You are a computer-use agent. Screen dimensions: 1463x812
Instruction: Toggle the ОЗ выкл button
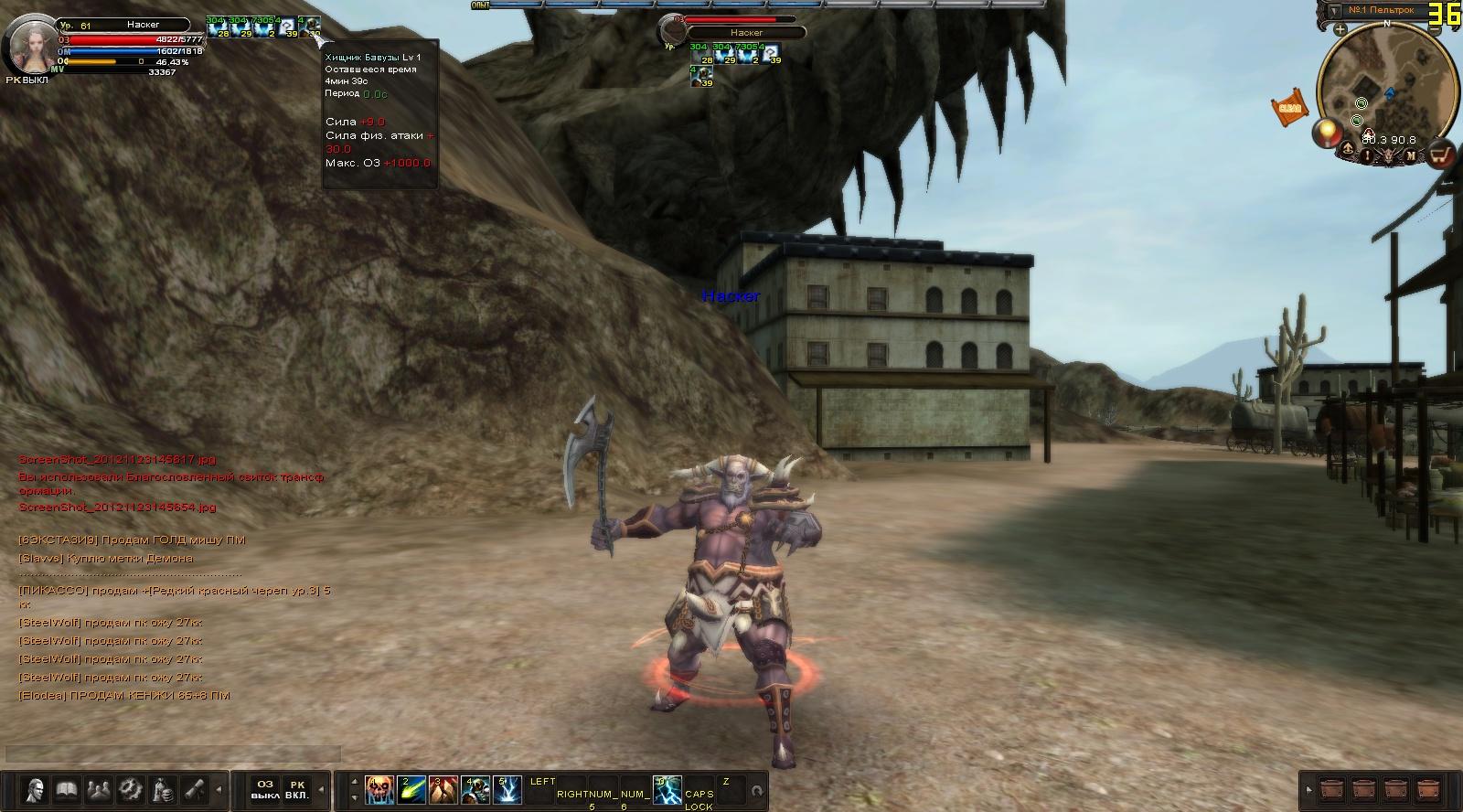[x=264, y=789]
